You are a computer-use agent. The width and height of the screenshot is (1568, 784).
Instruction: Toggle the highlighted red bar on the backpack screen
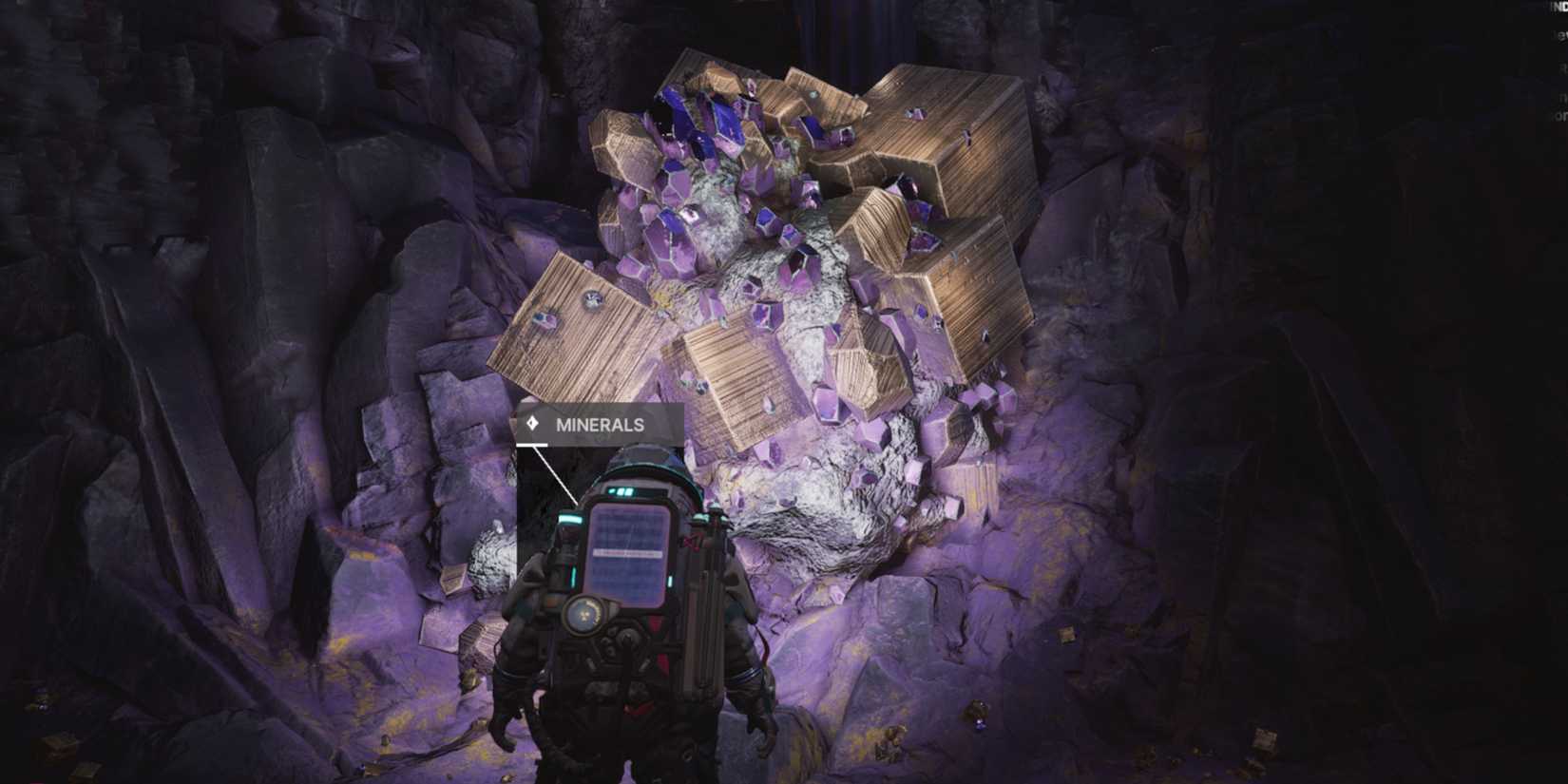(627, 551)
